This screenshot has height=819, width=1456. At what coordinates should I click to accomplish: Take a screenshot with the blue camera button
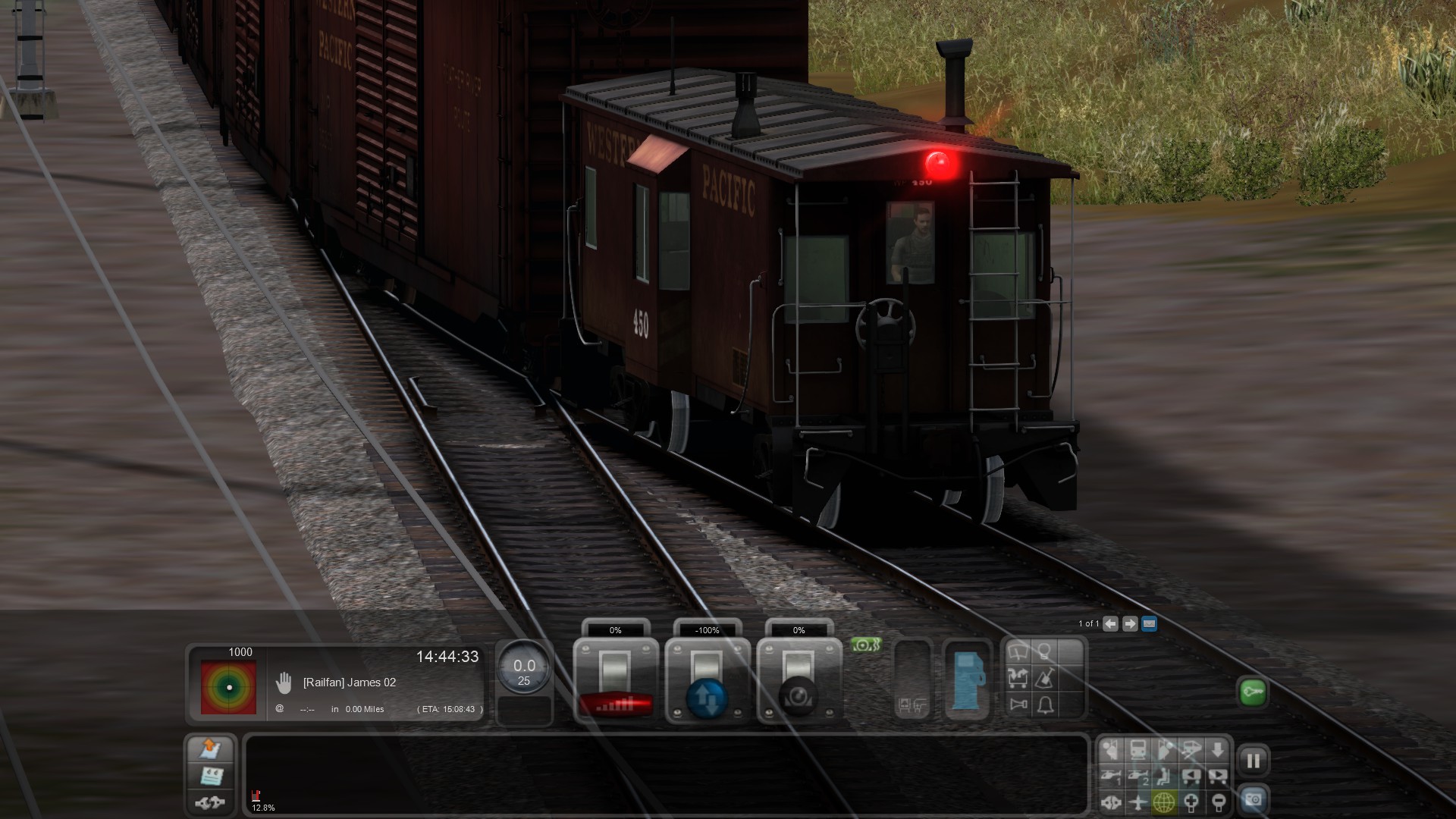pyautogui.click(x=1253, y=800)
